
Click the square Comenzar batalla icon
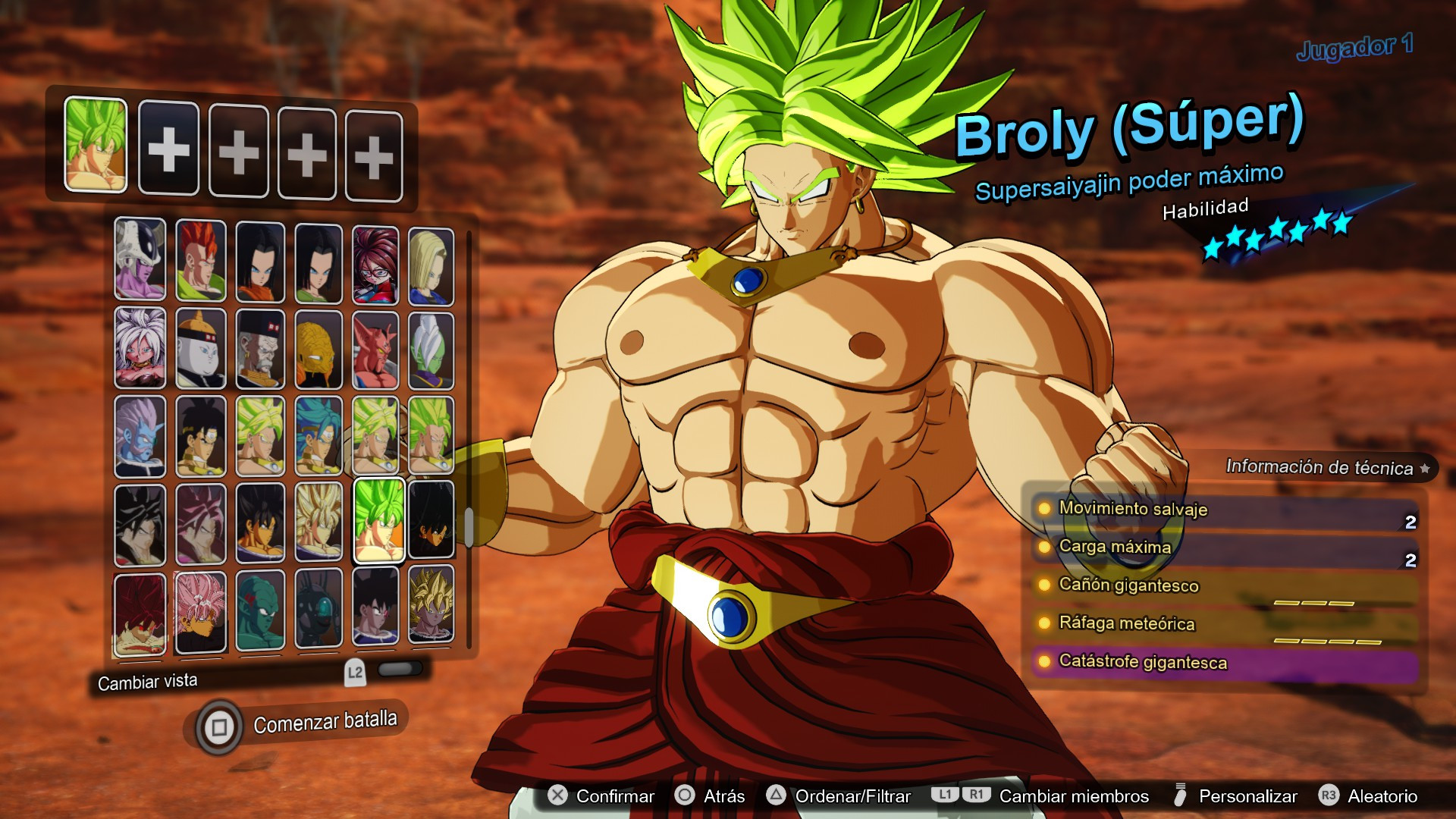[220, 726]
